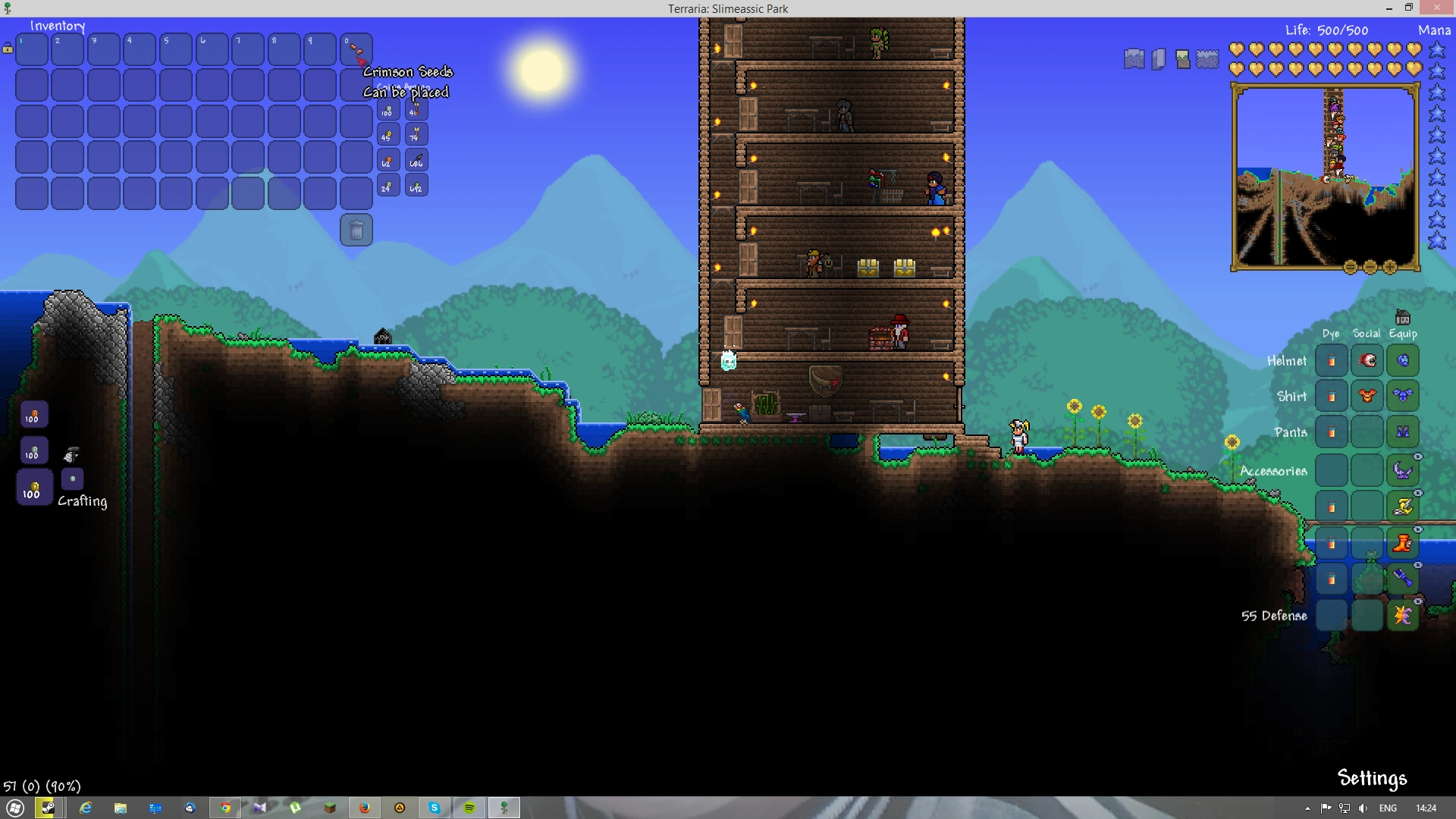This screenshot has width=1456, height=819.
Task: Click the equipped Pants slot in Equip column
Action: click(x=1402, y=431)
